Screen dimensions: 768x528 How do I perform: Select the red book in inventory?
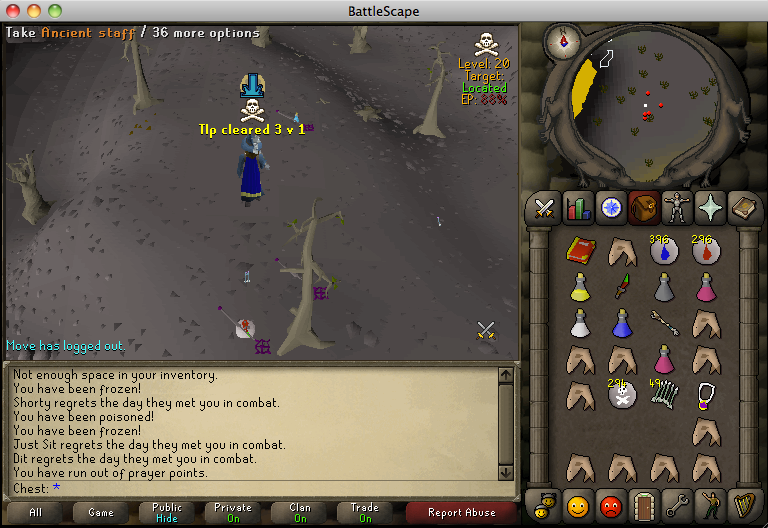(x=580, y=250)
